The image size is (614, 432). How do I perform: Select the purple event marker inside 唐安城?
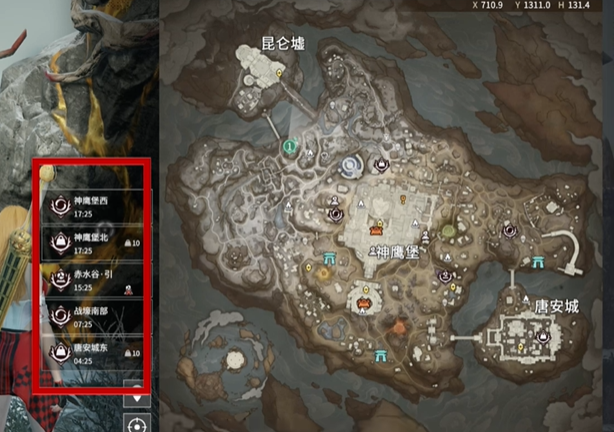point(543,337)
